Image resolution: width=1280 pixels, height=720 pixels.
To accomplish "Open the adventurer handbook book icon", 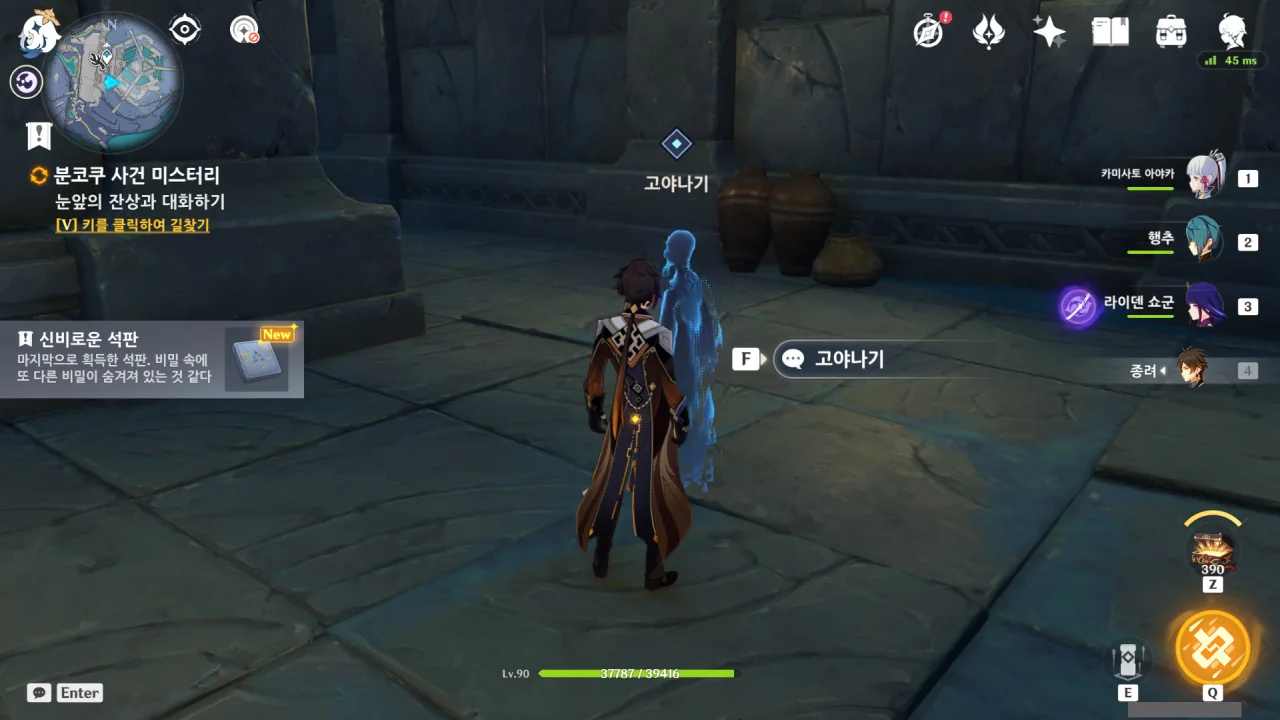I will click(x=1110, y=32).
